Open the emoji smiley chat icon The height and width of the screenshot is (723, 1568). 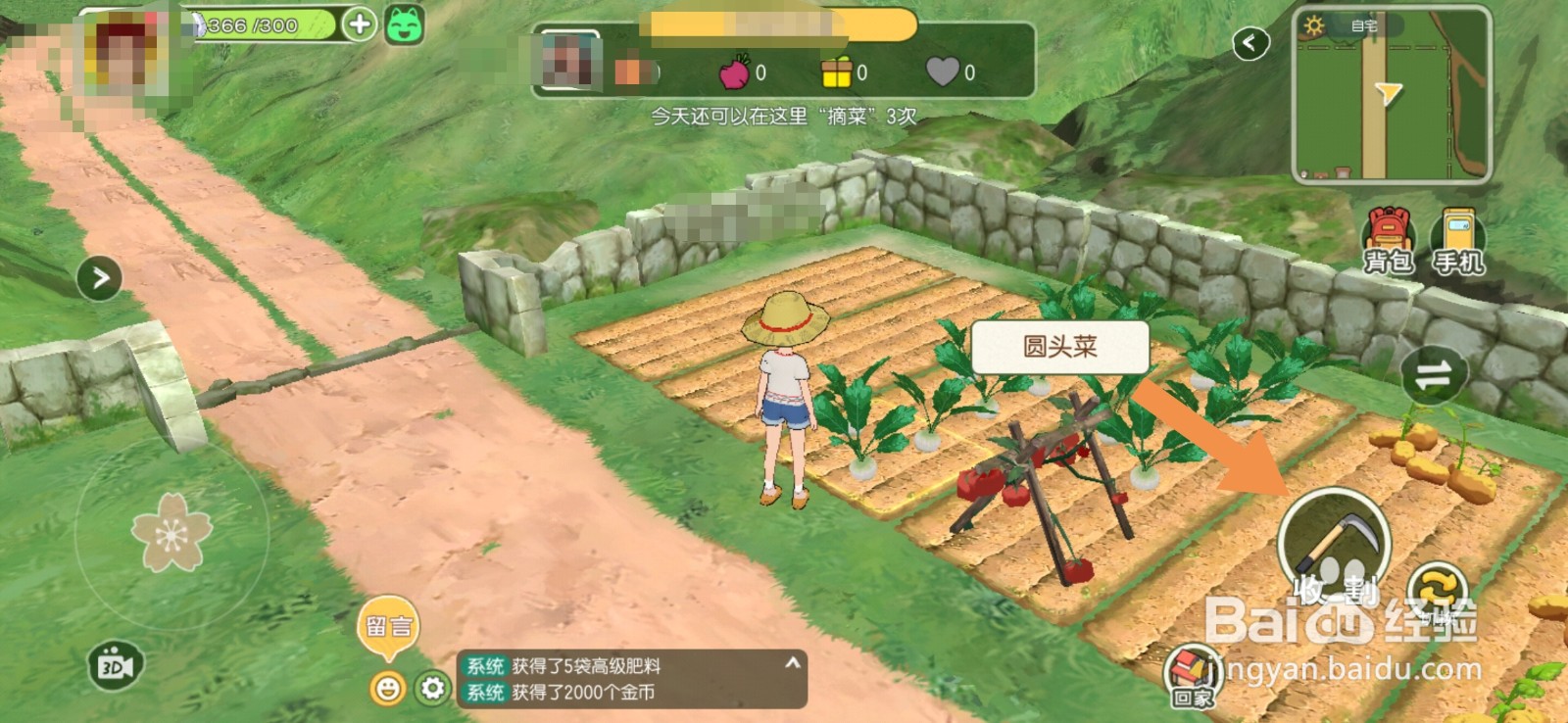(390, 690)
